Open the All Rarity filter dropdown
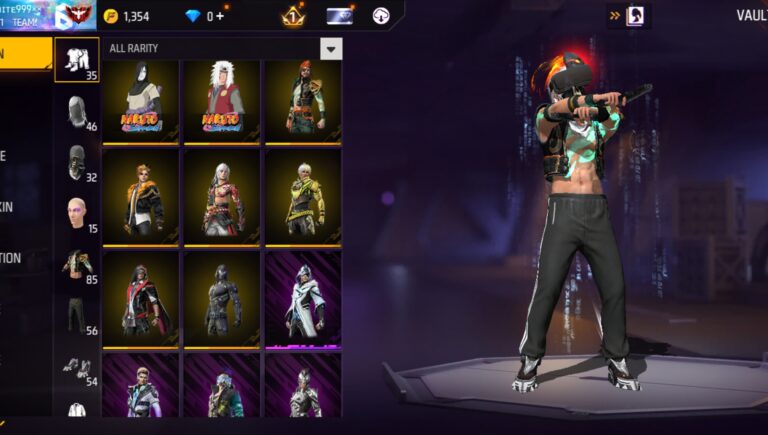The width and height of the screenshot is (768, 435). coord(331,49)
